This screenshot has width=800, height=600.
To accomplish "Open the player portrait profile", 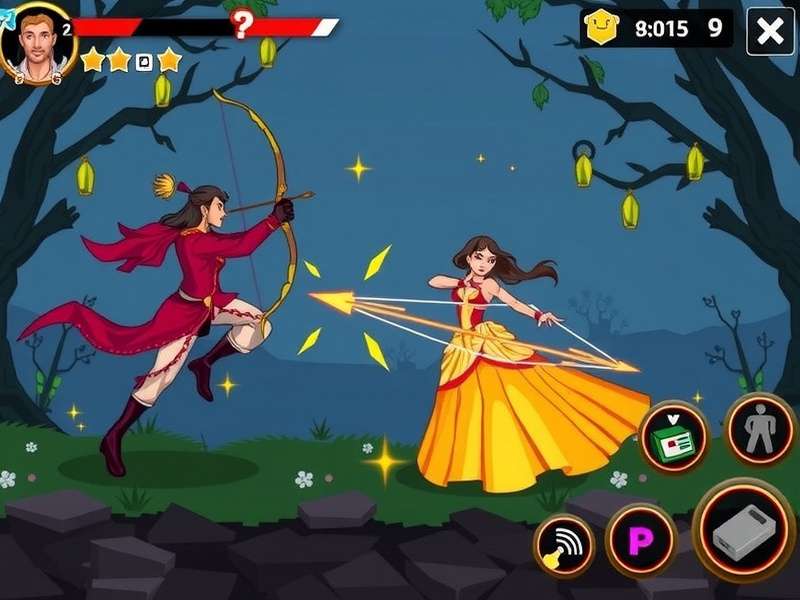I will [x=38, y=42].
